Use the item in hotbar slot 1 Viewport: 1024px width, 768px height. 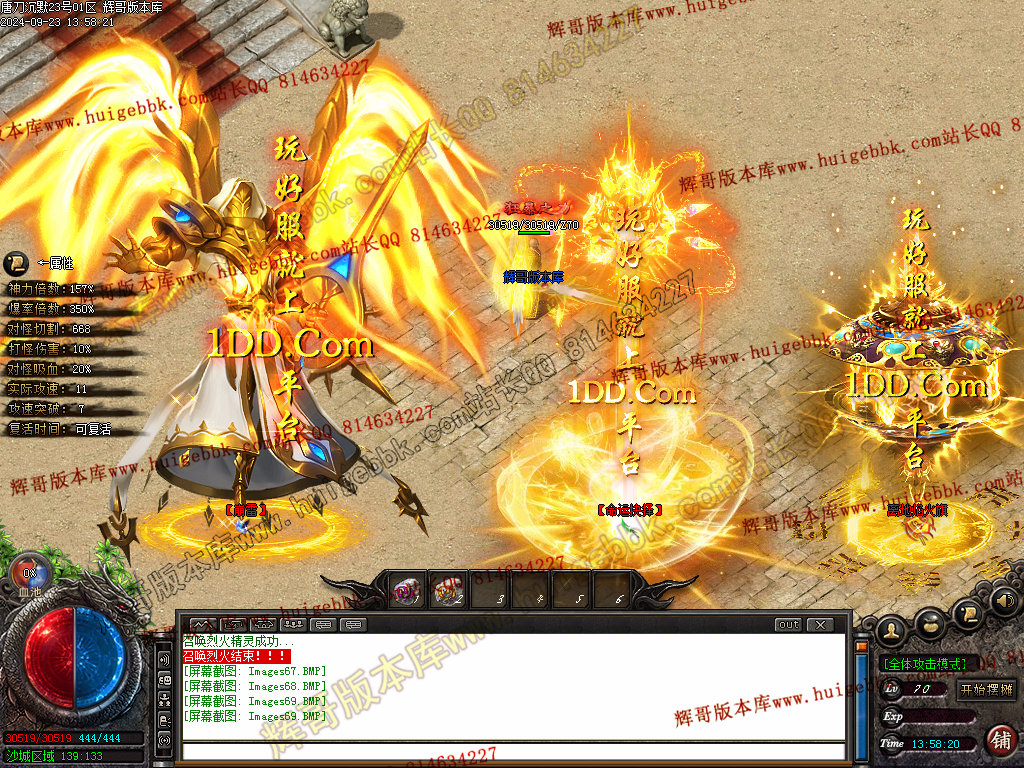pos(407,593)
